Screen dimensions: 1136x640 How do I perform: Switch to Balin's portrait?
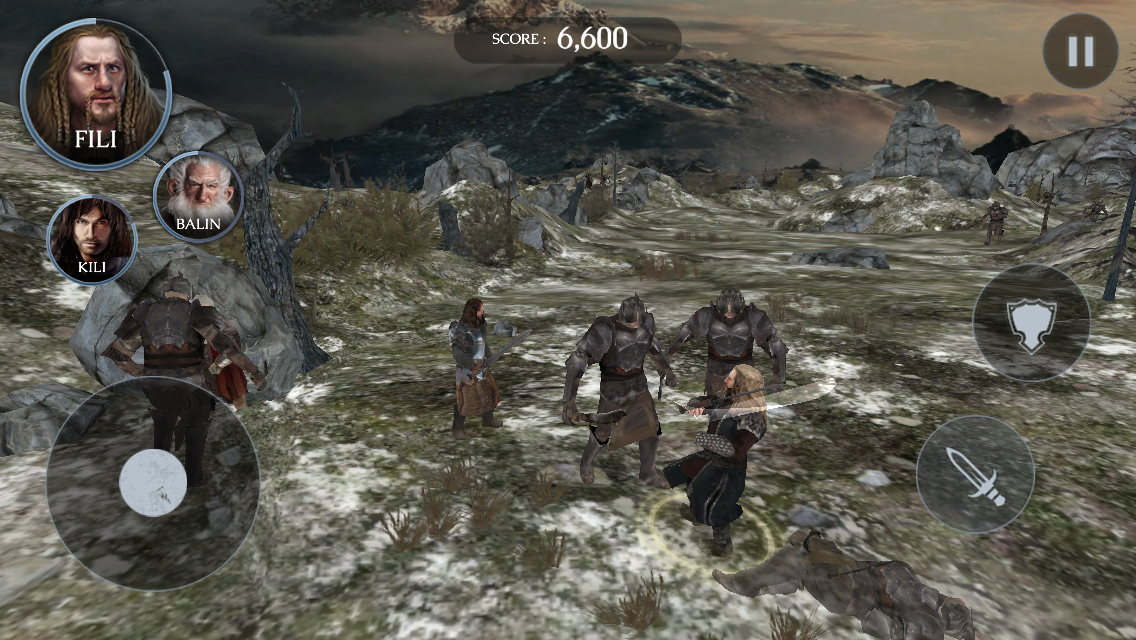[x=198, y=196]
